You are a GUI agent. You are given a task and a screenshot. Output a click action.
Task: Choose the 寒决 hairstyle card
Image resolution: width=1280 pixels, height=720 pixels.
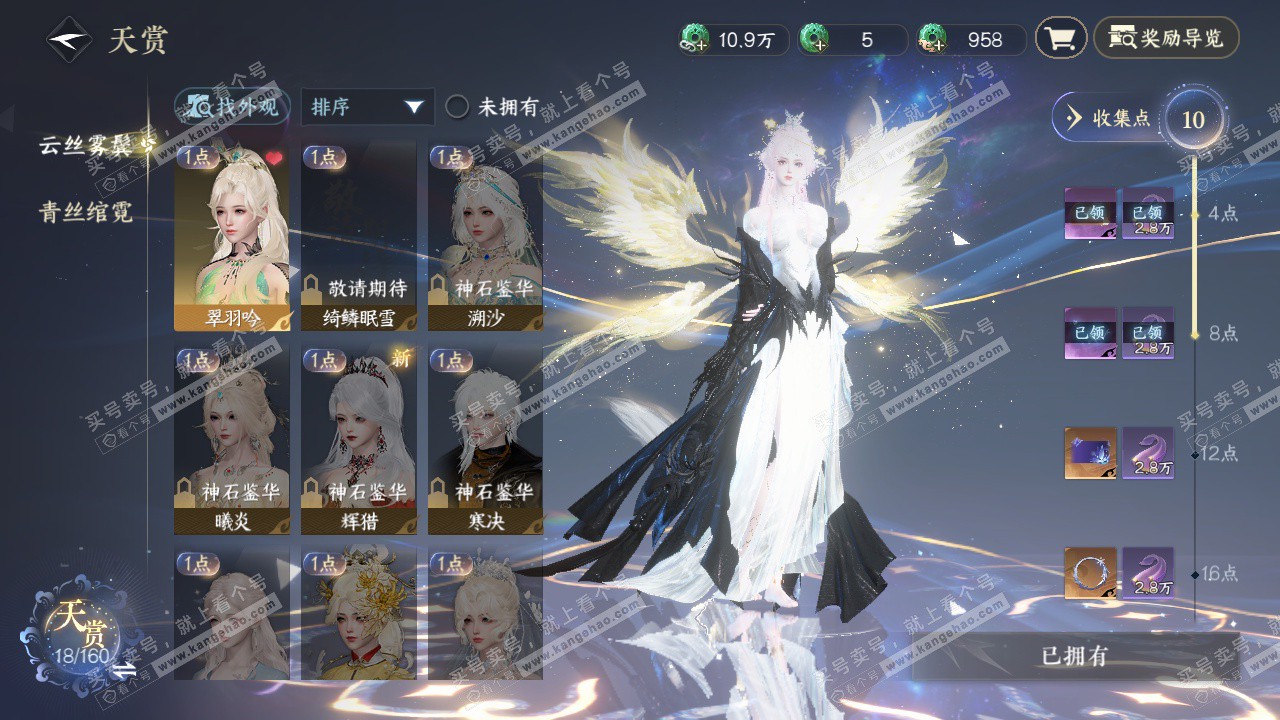click(x=485, y=440)
